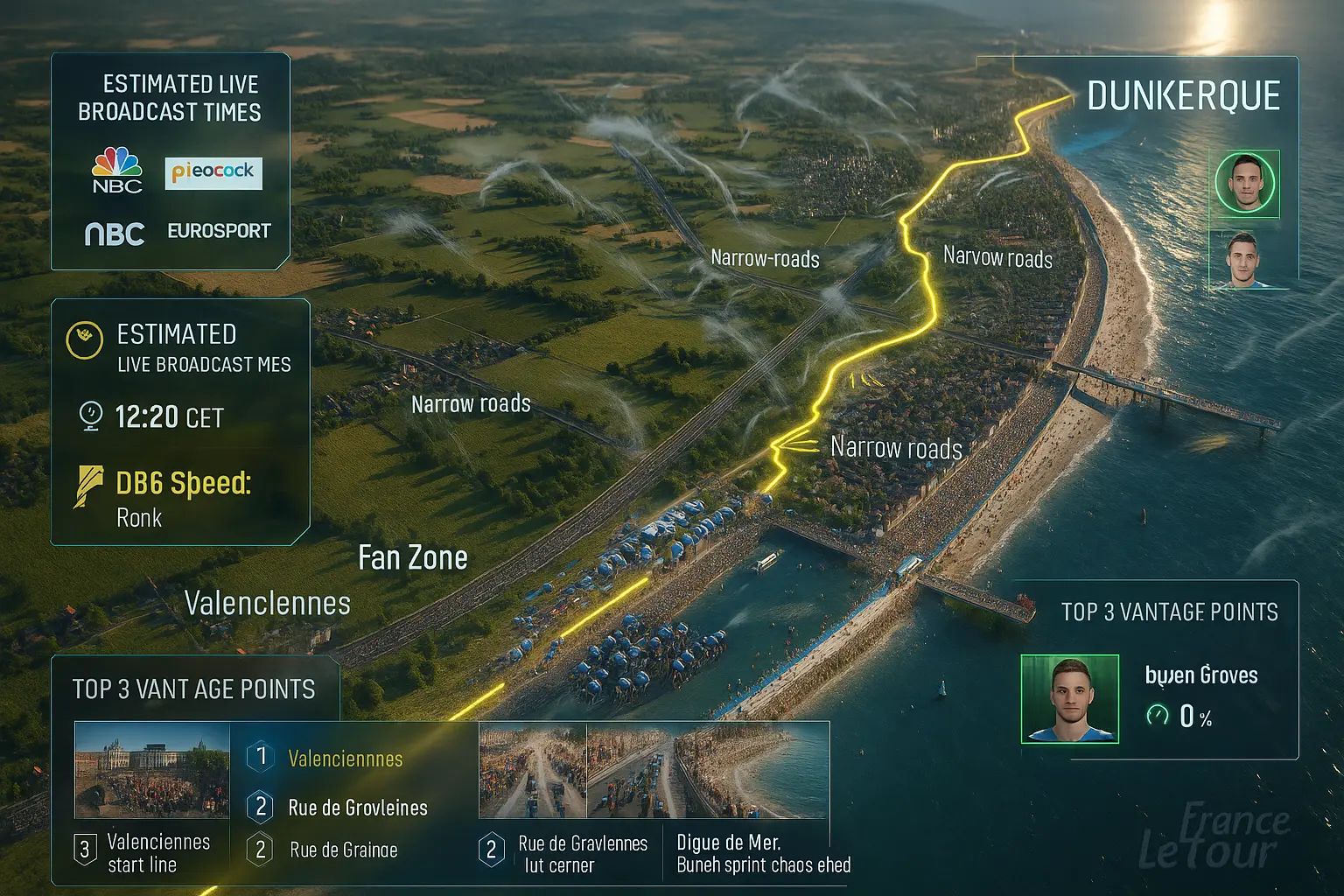The width and height of the screenshot is (1344, 896).
Task: Pick the Rue de Grainge list entry
Action: click(x=343, y=850)
